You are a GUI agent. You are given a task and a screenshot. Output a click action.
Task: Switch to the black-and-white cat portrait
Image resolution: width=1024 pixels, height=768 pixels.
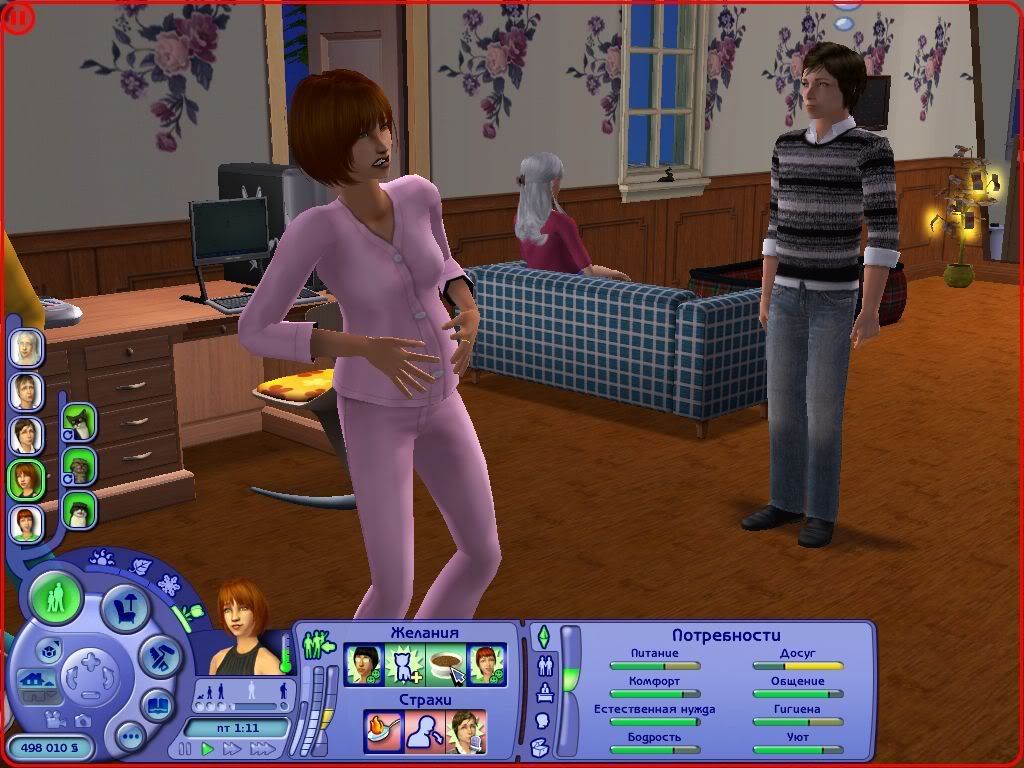click(78, 421)
